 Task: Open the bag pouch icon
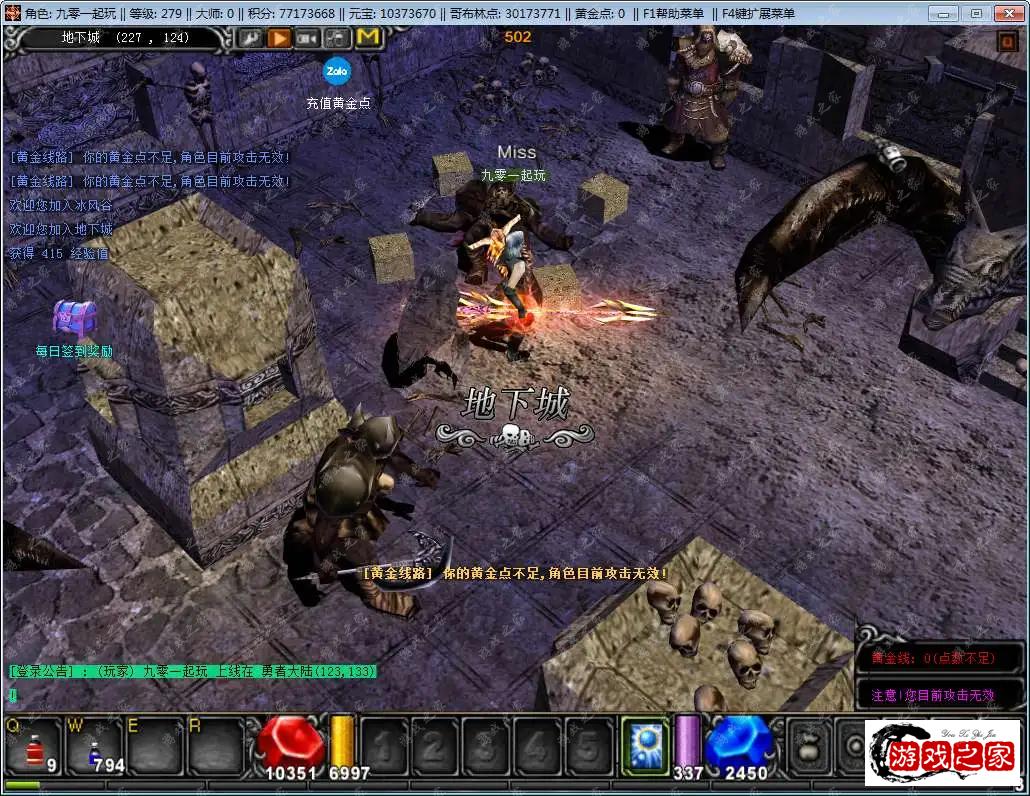[x=809, y=747]
